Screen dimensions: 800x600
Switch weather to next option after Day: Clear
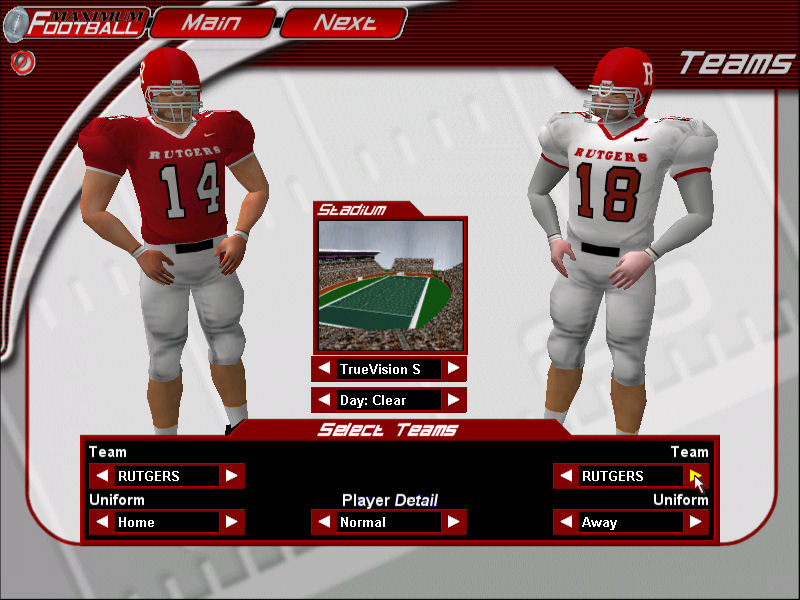[454, 400]
